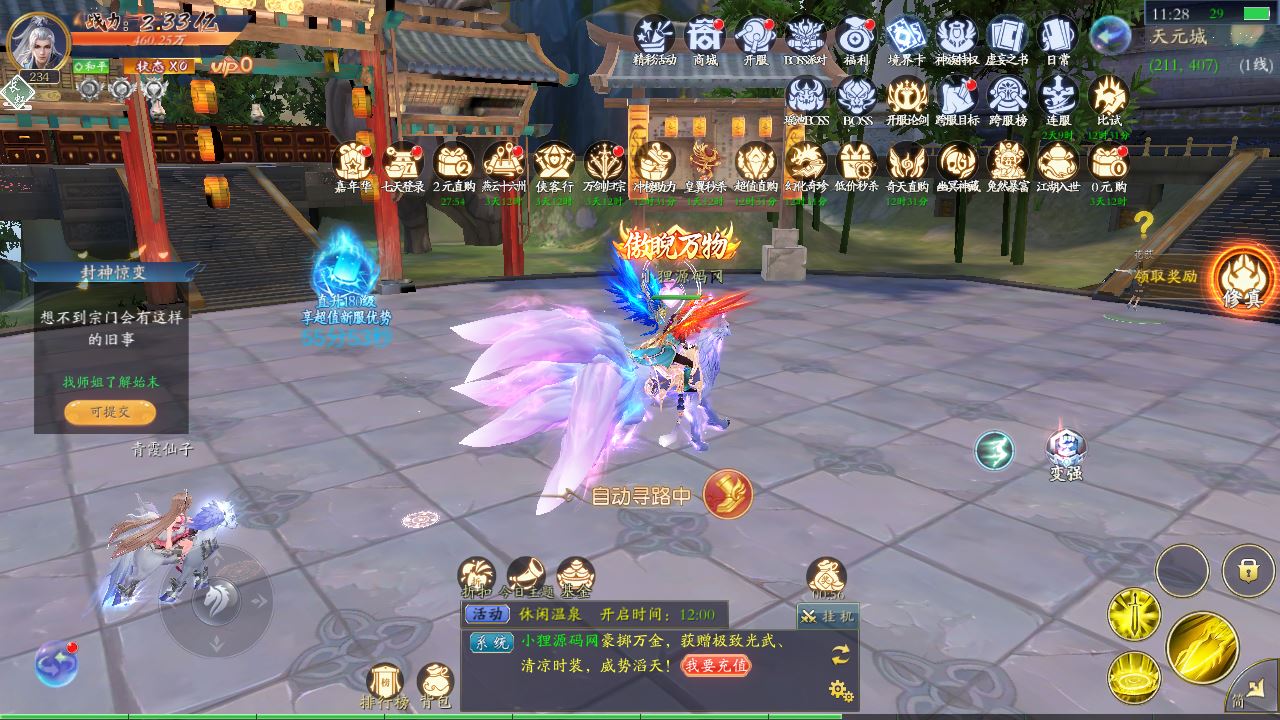The height and width of the screenshot is (720, 1280).
Task: Click the player portrait avatar
Action: [38, 42]
